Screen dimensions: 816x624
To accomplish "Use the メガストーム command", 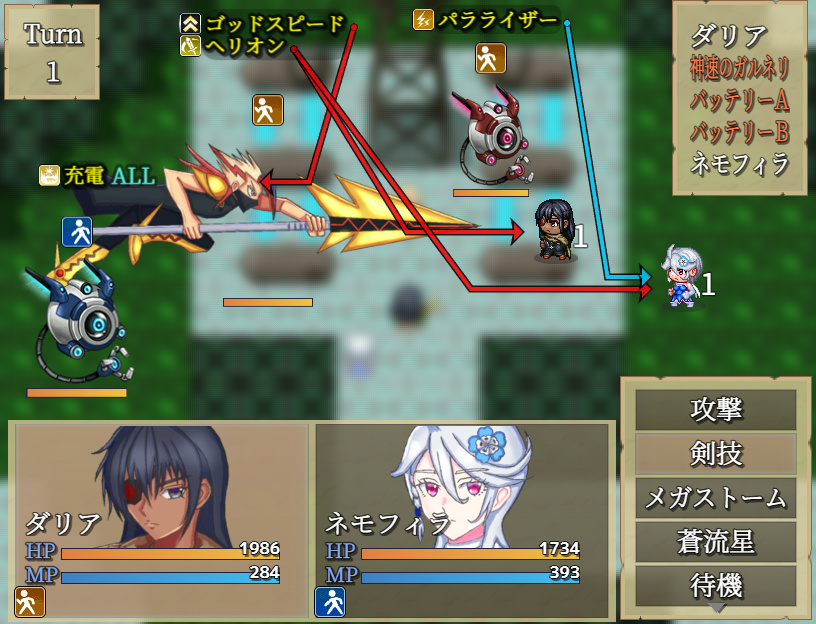I will pyautogui.click(x=716, y=498).
